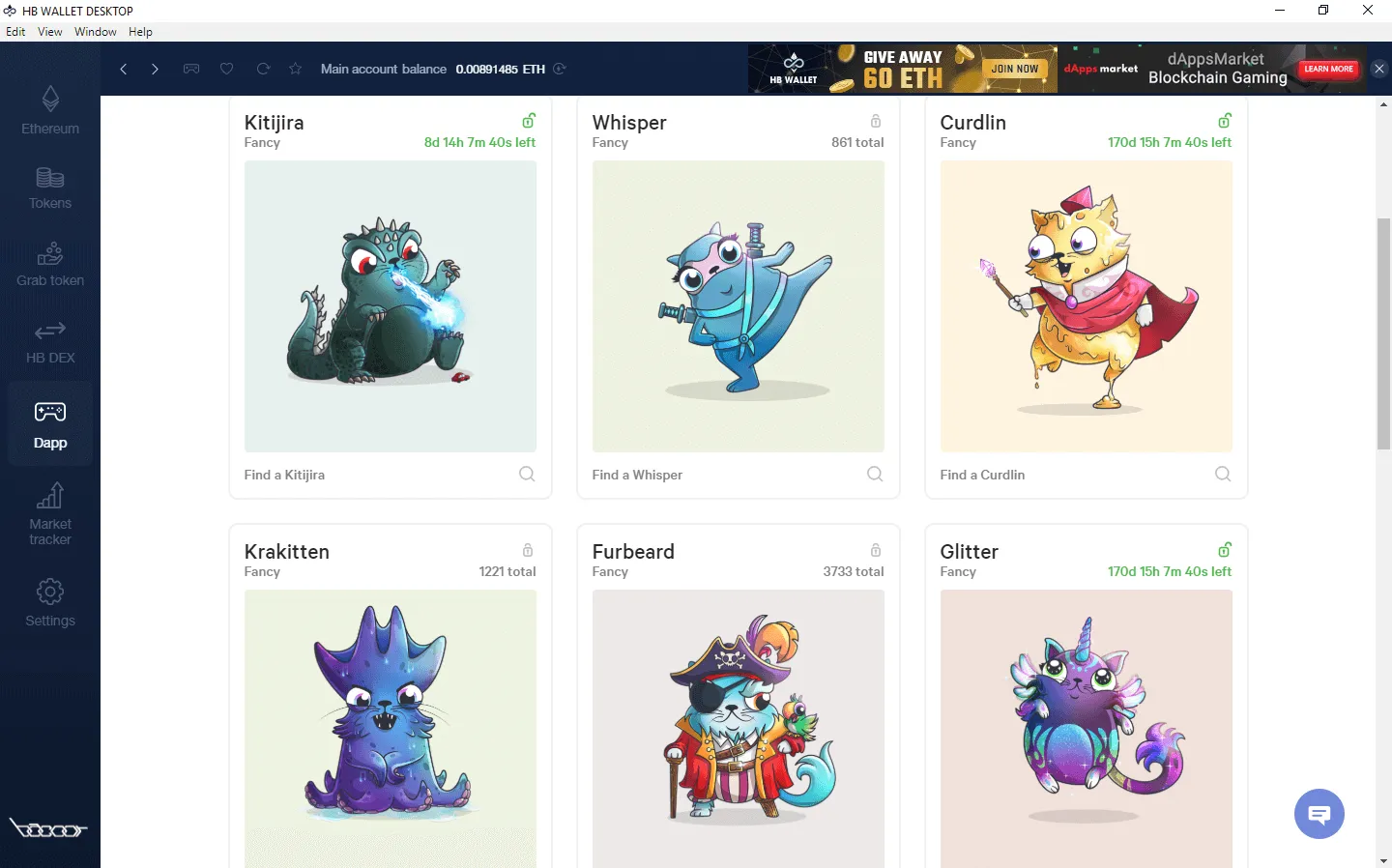Open favorites via the heart icon
1392x868 pixels.
tap(226, 69)
